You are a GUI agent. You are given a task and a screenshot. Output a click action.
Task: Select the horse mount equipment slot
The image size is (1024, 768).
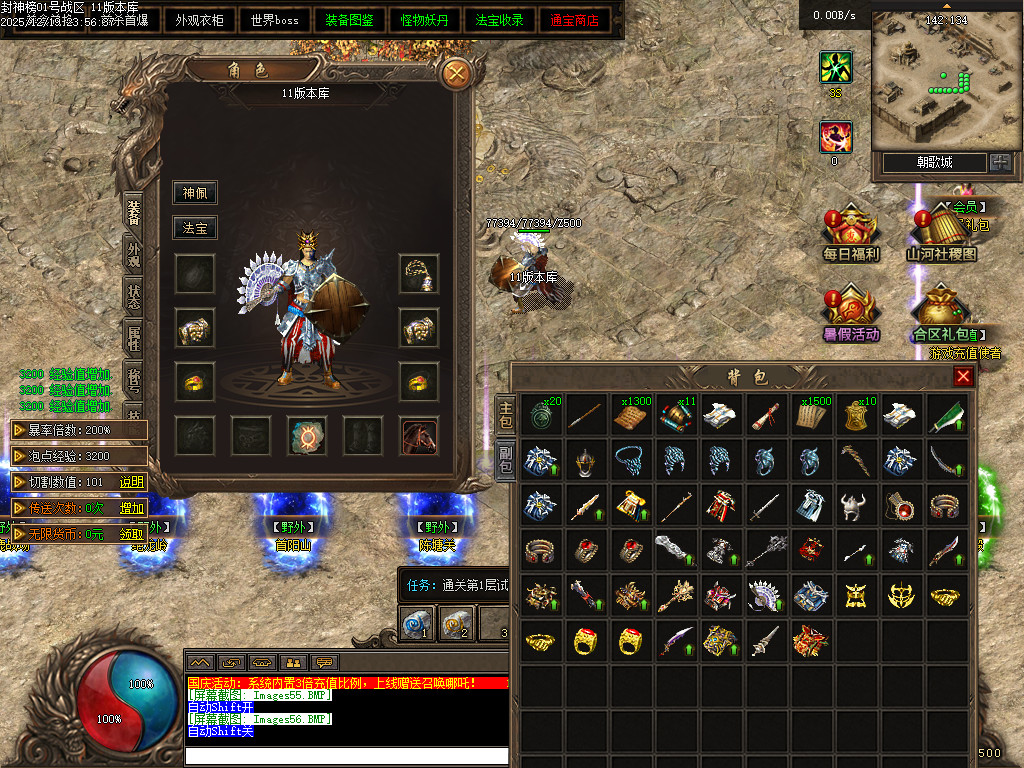click(x=419, y=436)
